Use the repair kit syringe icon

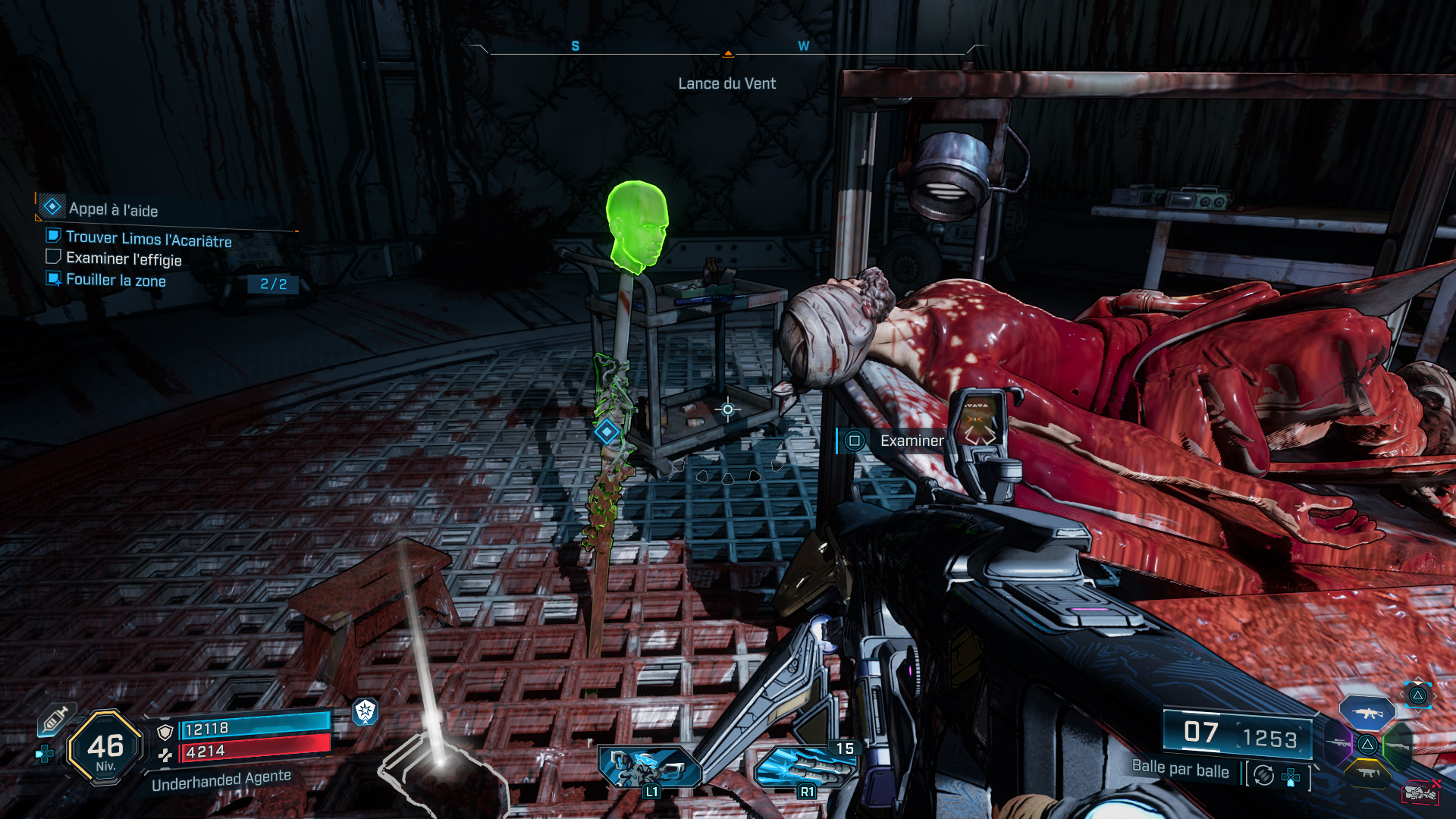tap(55, 718)
